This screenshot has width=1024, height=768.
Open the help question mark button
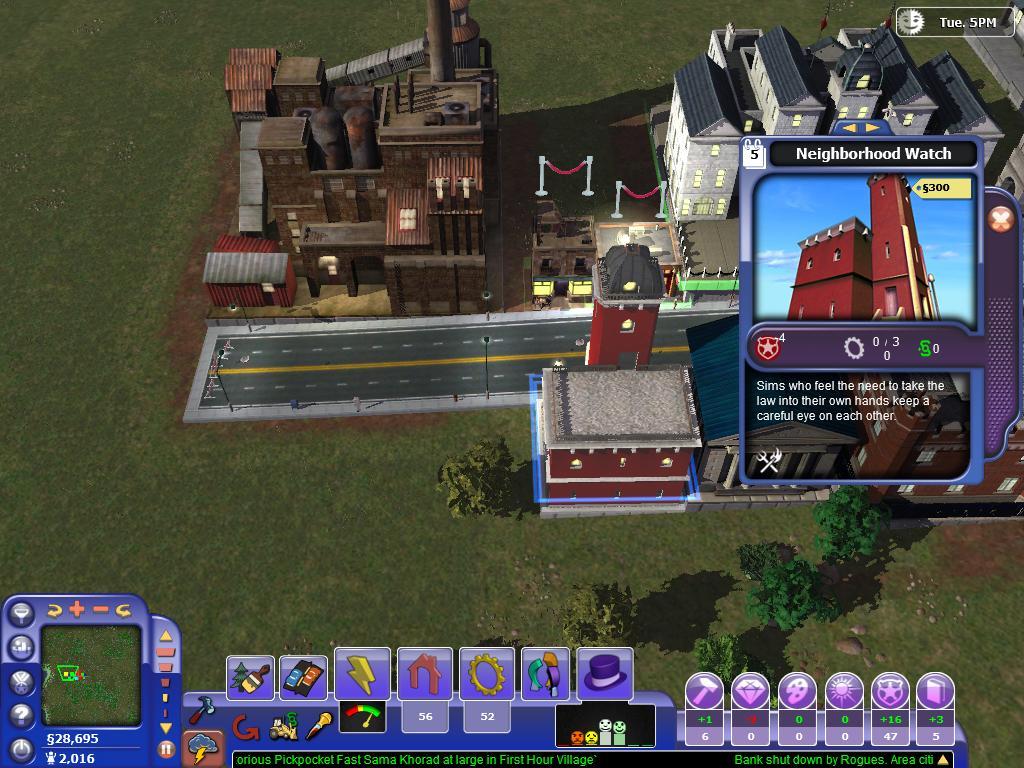(21, 715)
